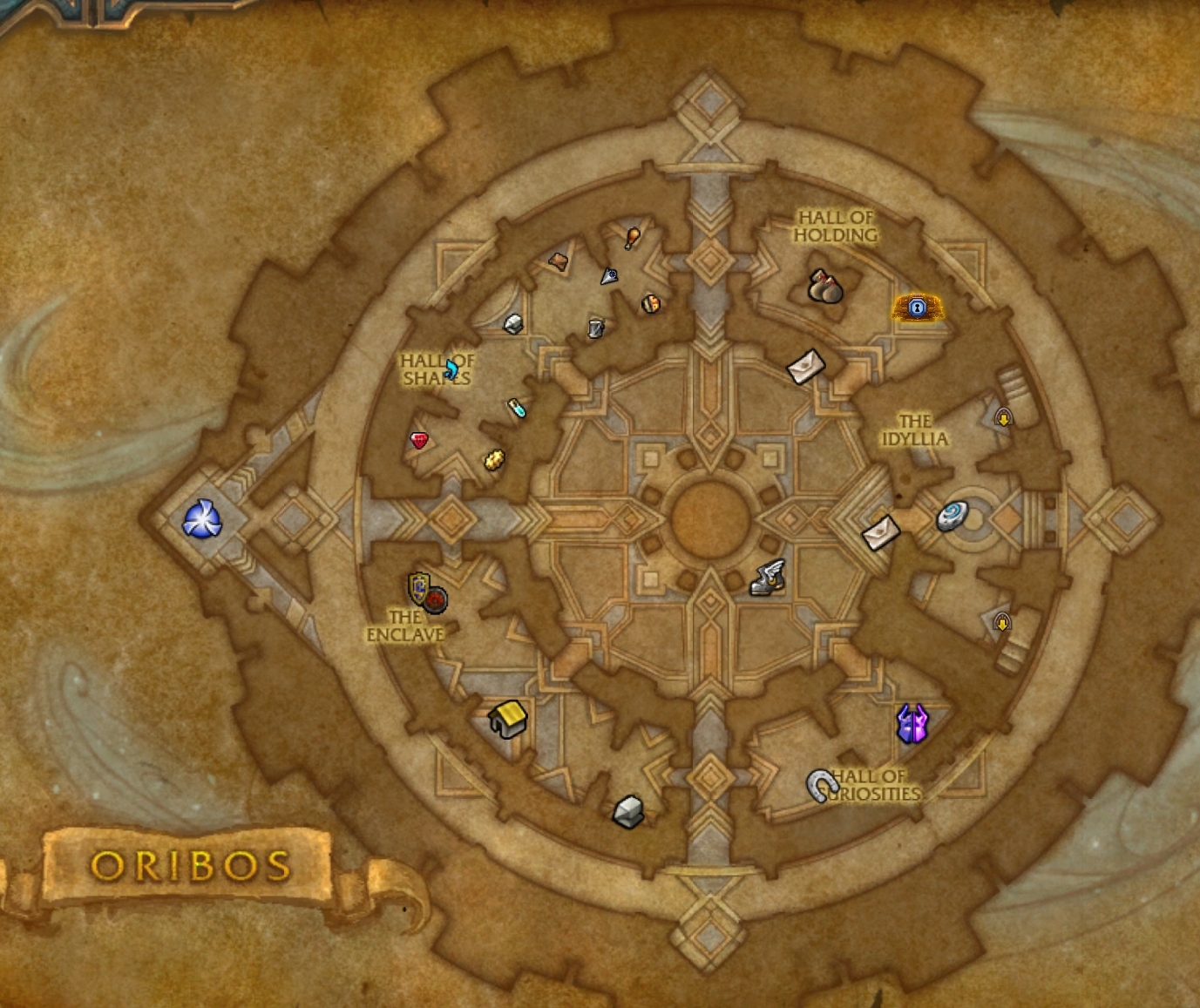
Task: Select the gold ore nugget marker
Action: click(x=494, y=459)
